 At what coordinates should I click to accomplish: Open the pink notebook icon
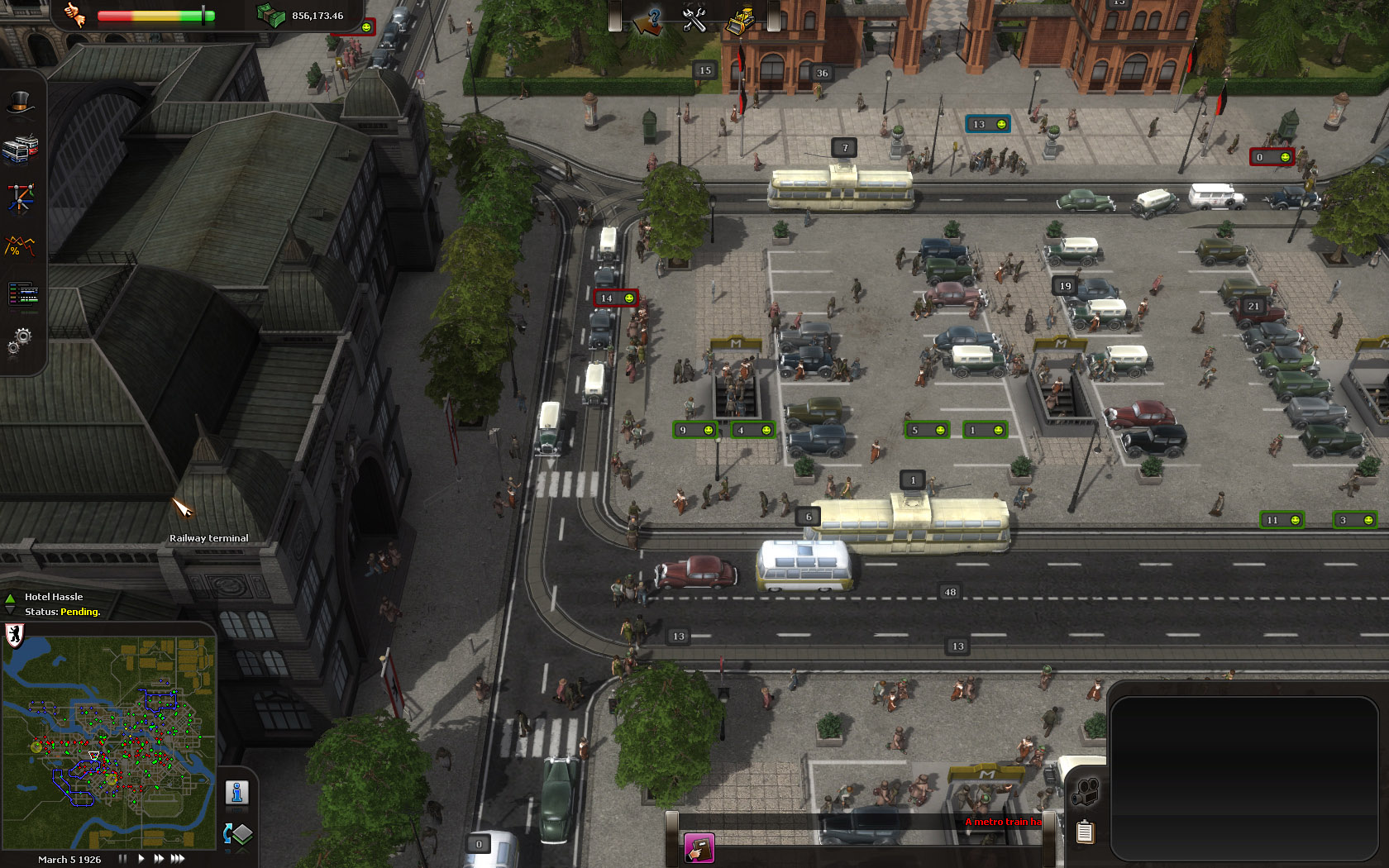[x=699, y=848]
